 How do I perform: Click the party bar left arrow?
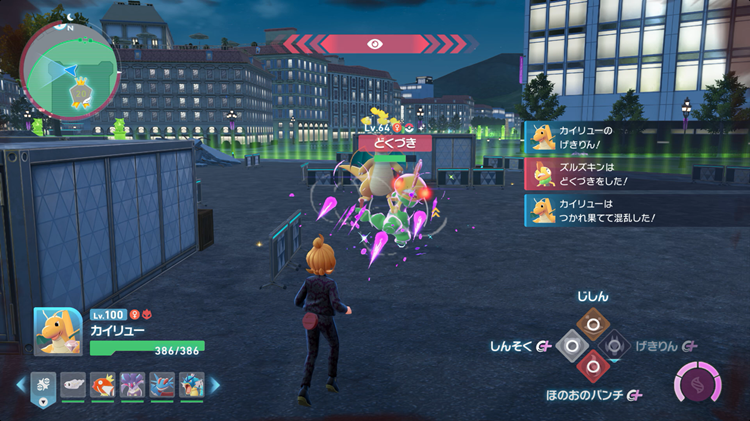(20, 384)
